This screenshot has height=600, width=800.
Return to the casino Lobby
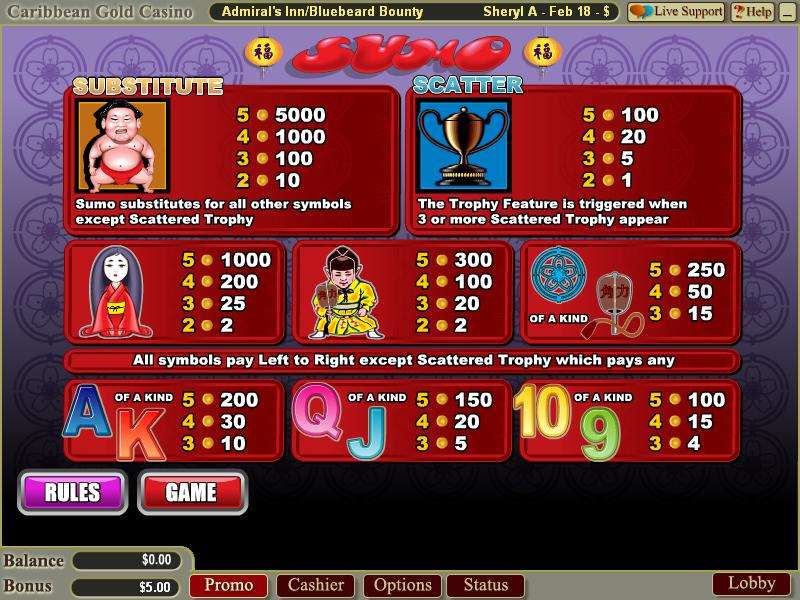tap(751, 583)
